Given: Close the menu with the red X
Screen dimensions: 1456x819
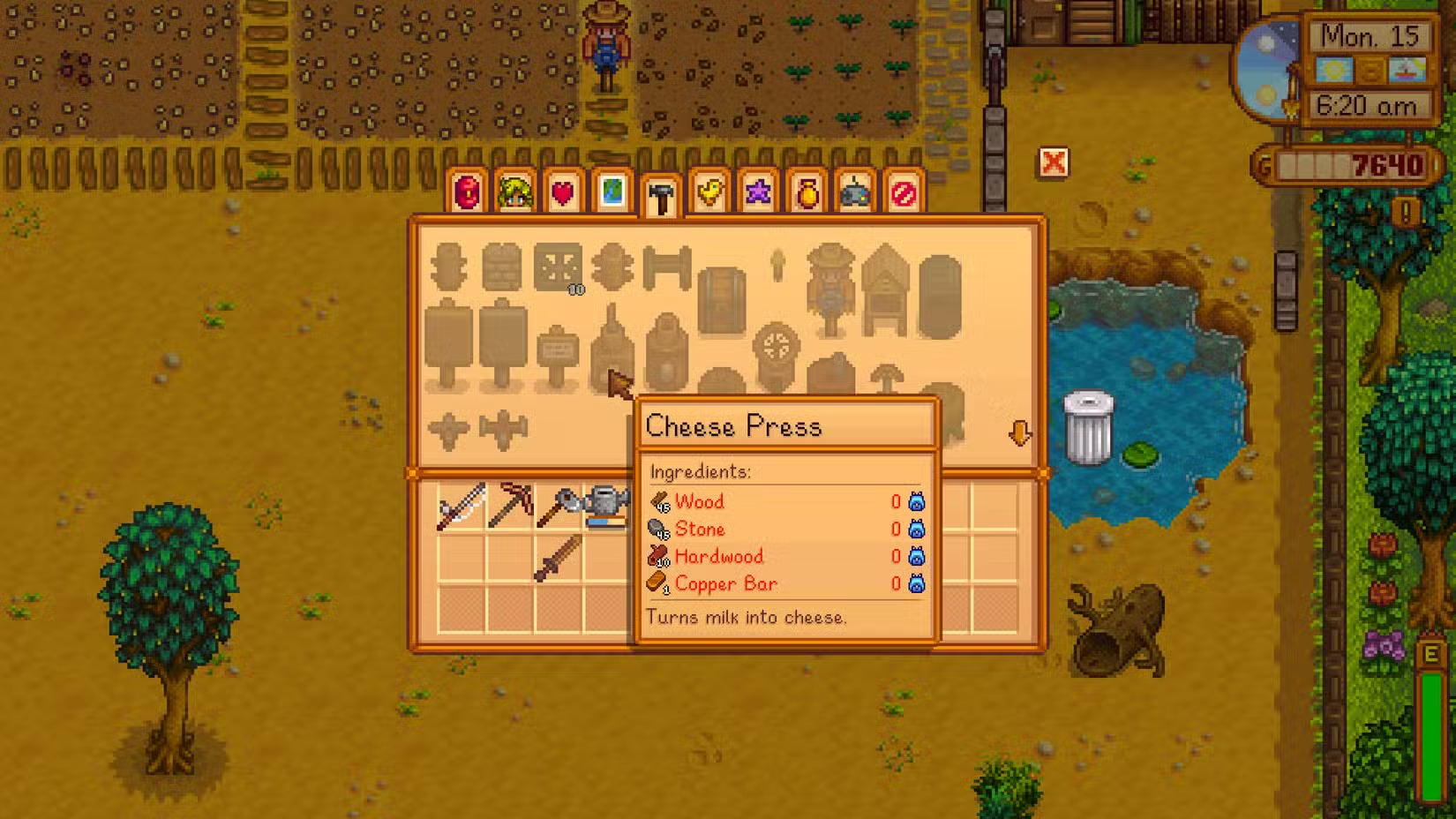Looking at the screenshot, I should (1053, 162).
